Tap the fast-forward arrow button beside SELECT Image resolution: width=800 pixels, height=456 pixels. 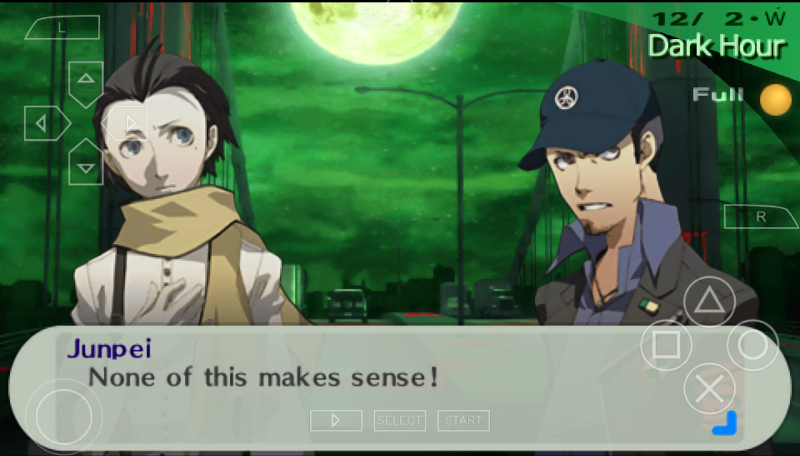(336, 421)
